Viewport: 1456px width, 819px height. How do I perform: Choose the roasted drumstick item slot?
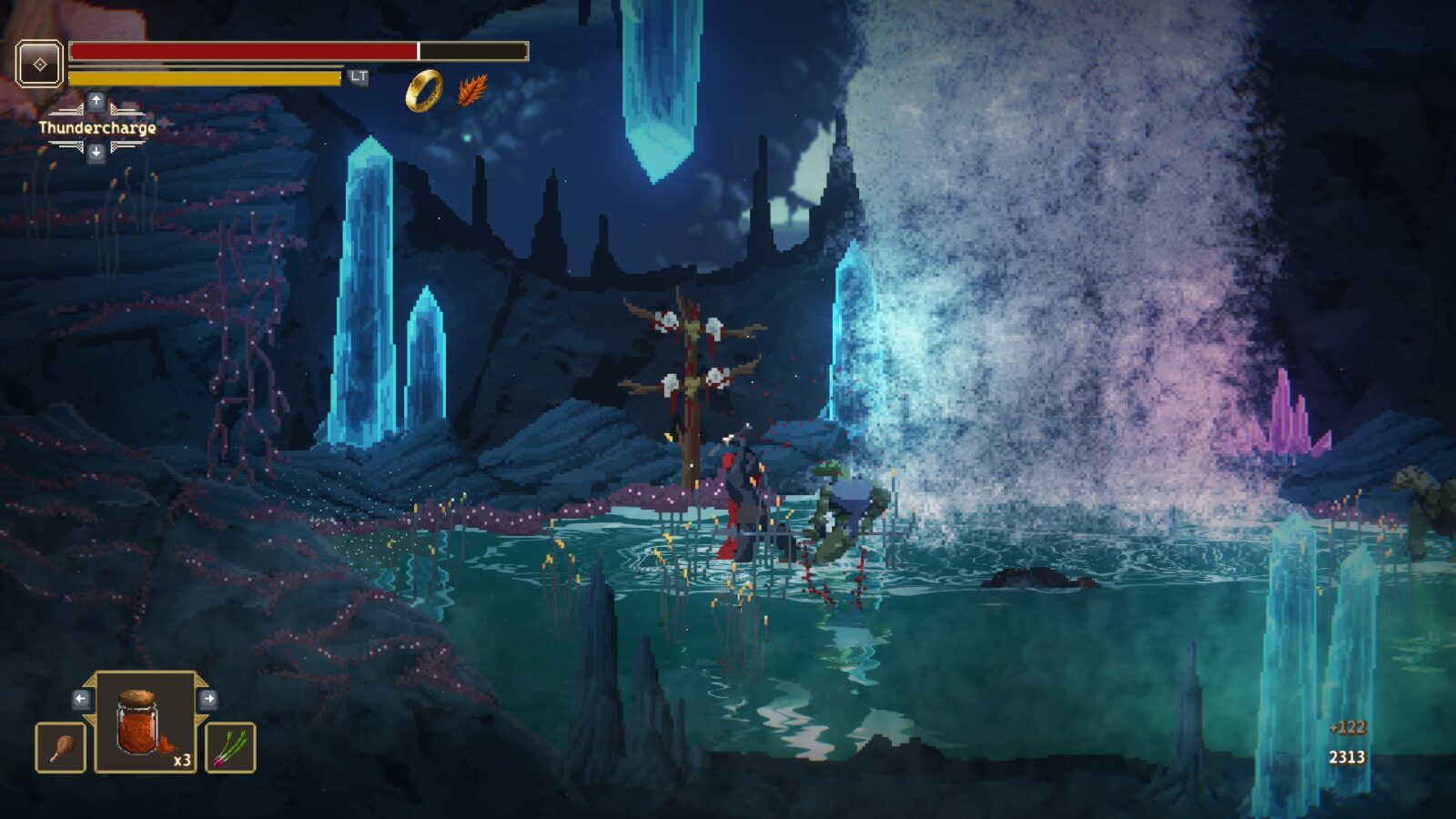click(x=61, y=747)
